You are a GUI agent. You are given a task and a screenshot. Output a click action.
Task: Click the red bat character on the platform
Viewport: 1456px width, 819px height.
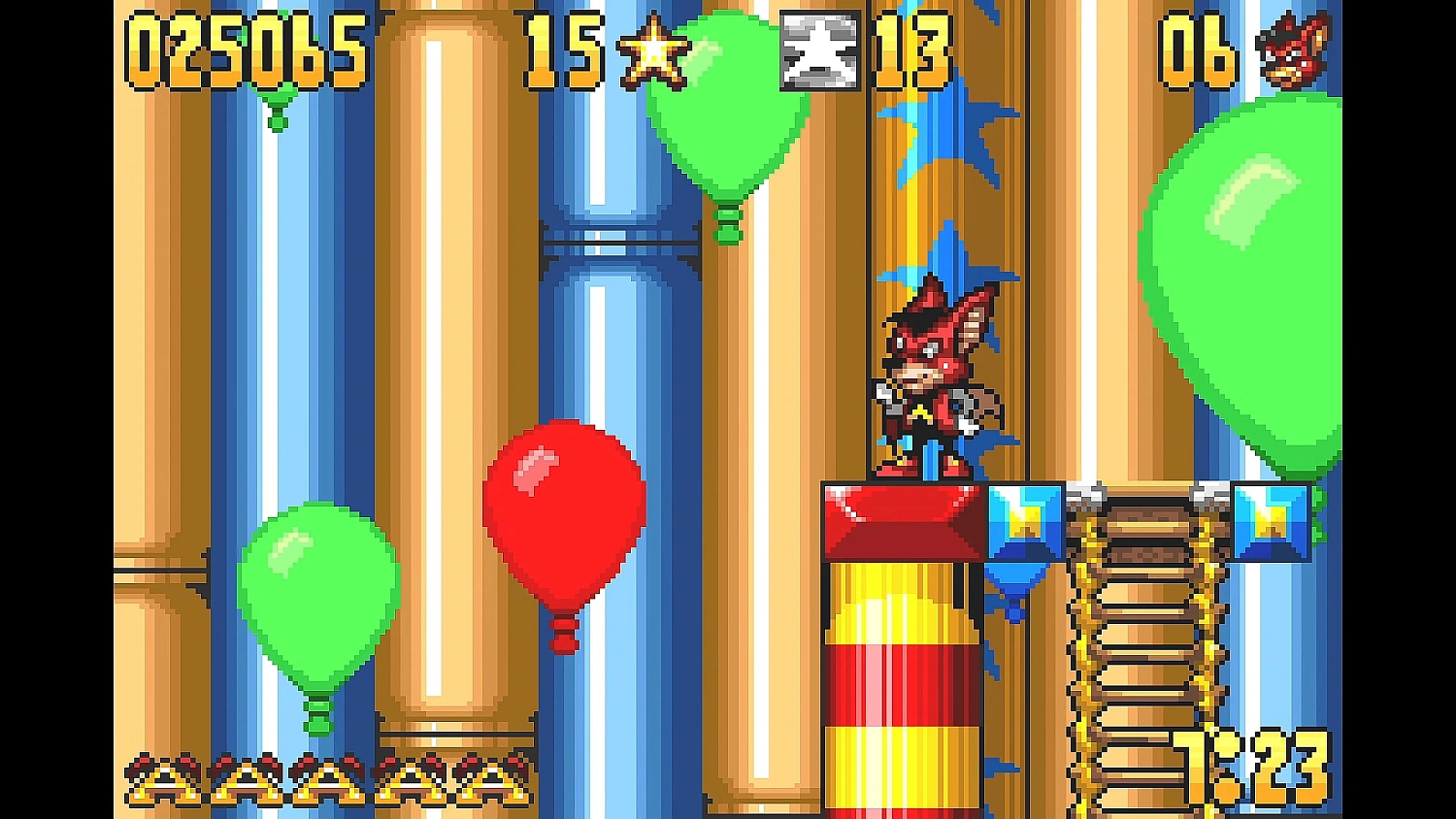click(x=932, y=378)
